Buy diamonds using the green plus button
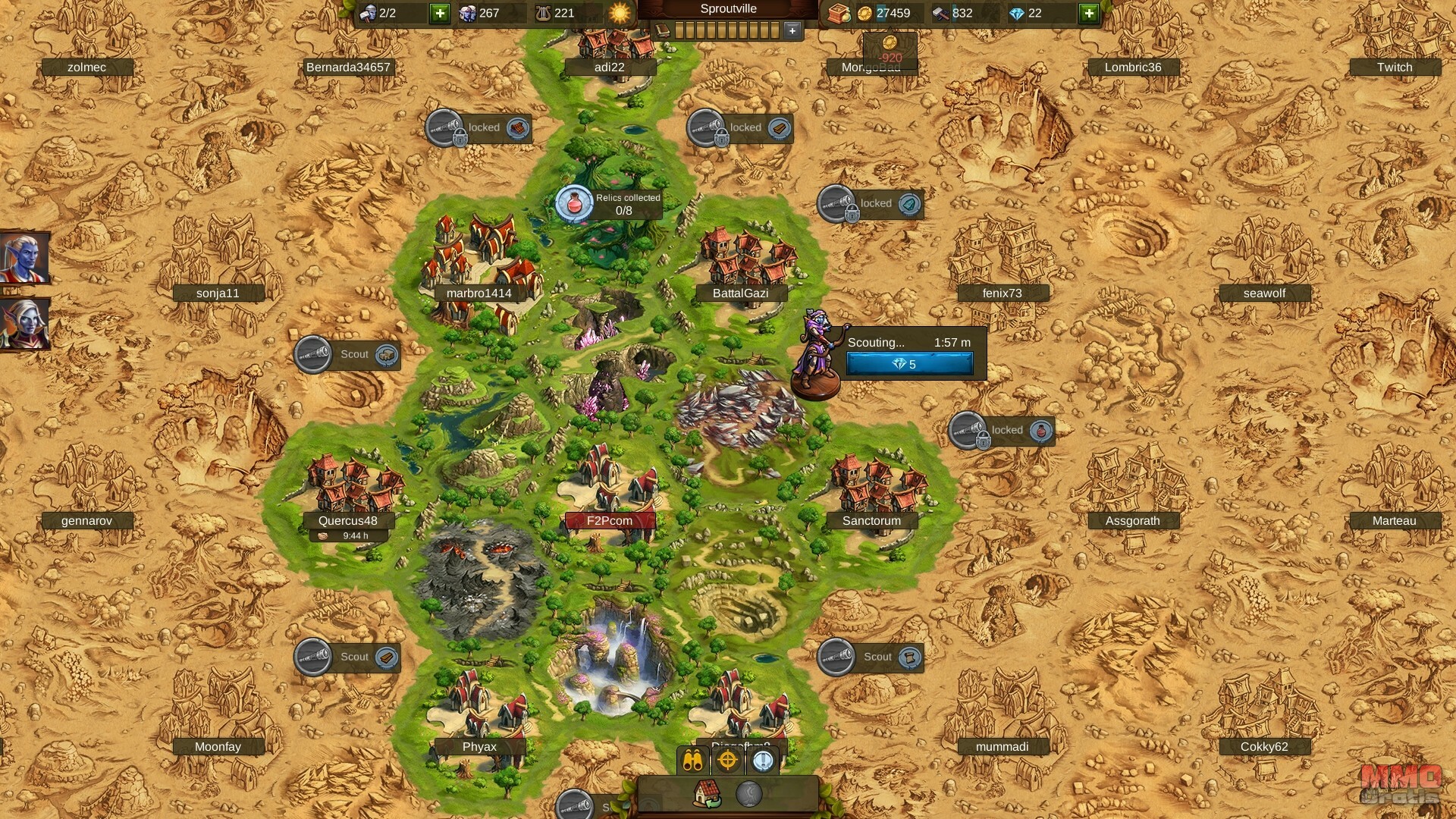1456x819 pixels. tap(1089, 13)
